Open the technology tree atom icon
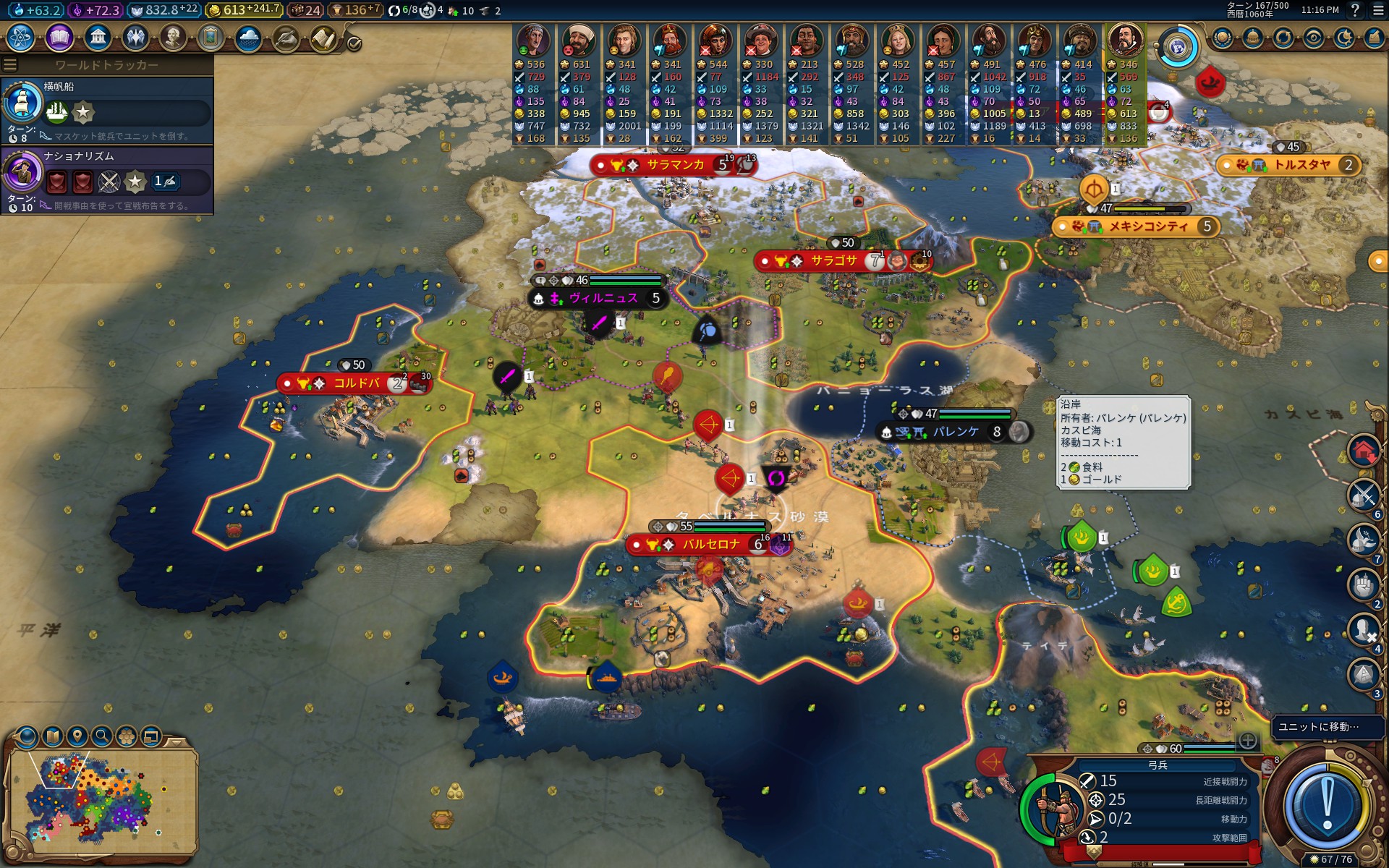This screenshot has height=868, width=1389. [x=20, y=37]
